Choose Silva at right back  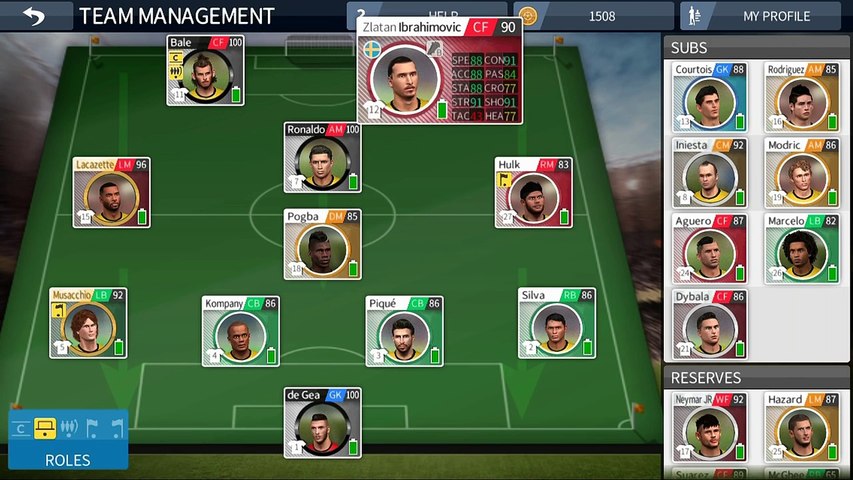click(557, 322)
